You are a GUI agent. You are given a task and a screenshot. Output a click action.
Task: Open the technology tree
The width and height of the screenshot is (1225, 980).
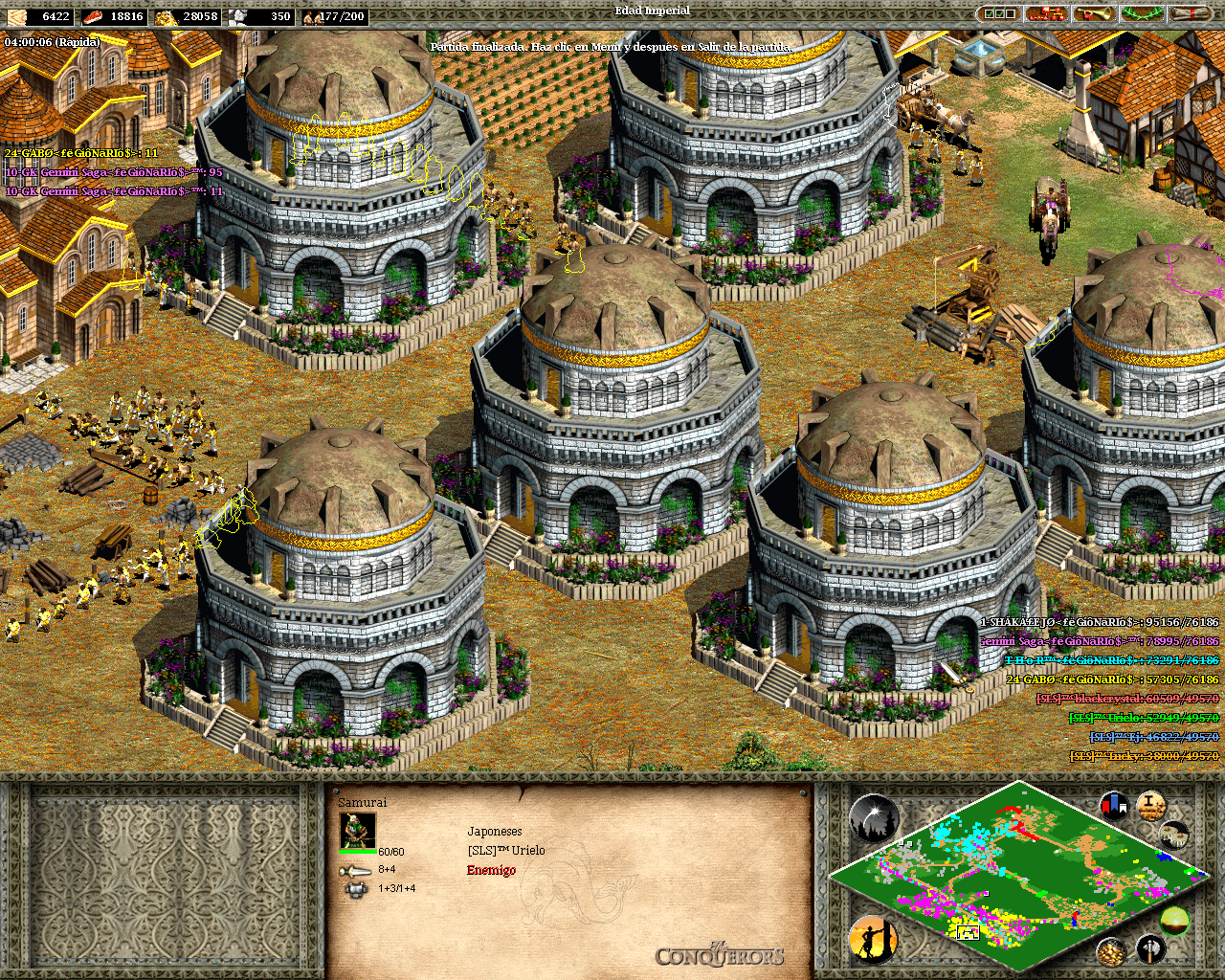[x=1046, y=14]
